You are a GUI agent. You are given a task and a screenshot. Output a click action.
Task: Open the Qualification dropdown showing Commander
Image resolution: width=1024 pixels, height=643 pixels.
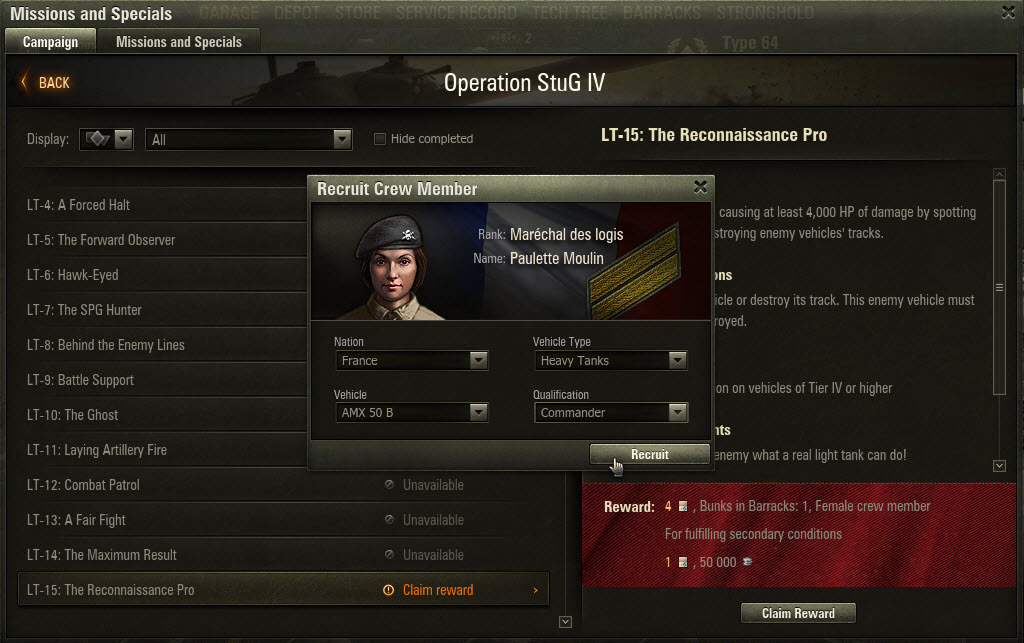(x=610, y=412)
